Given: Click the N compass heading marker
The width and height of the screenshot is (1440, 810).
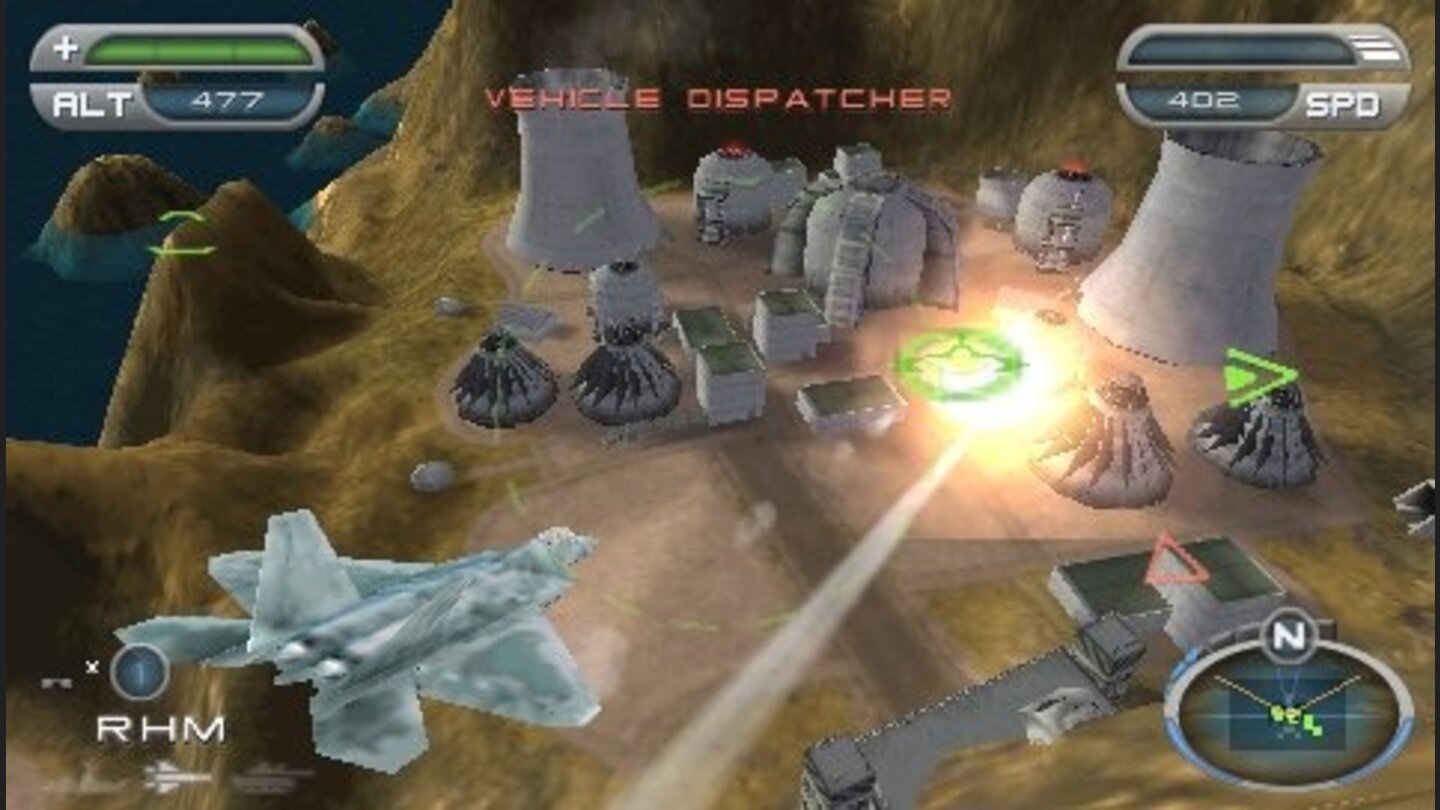Looking at the screenshot, I should [x=1288, y=634].
